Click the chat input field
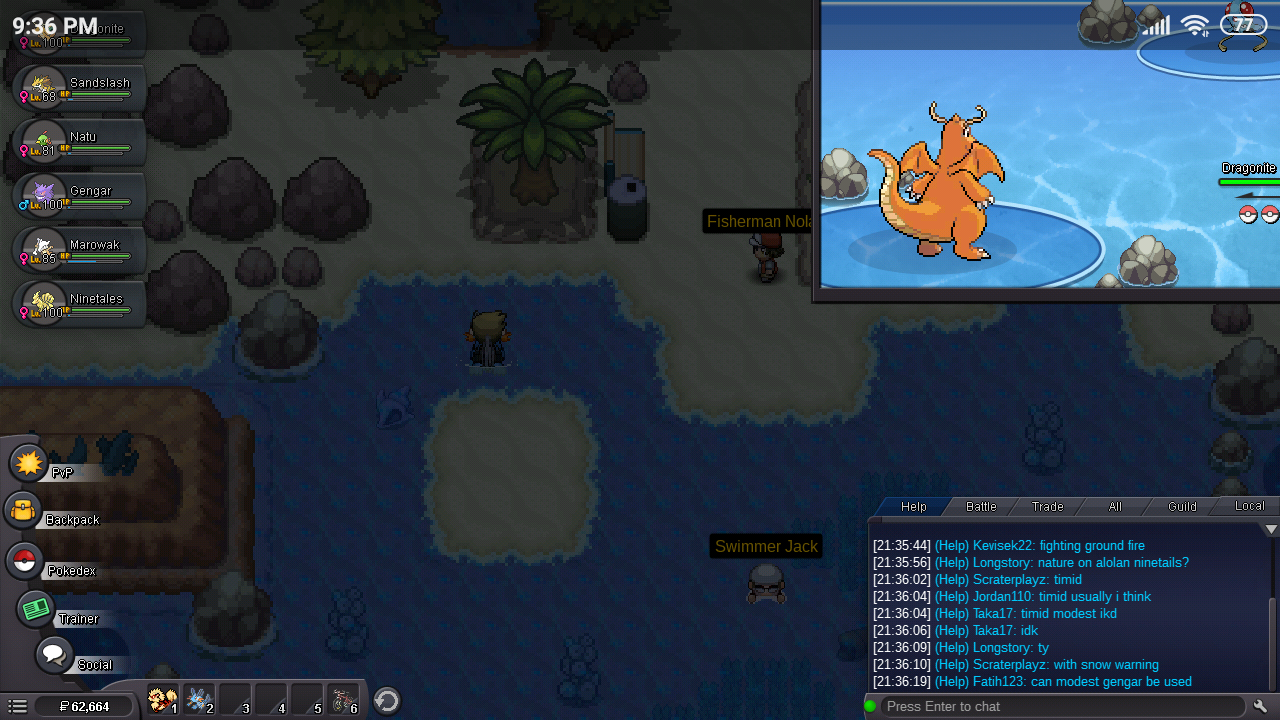 1060,707
